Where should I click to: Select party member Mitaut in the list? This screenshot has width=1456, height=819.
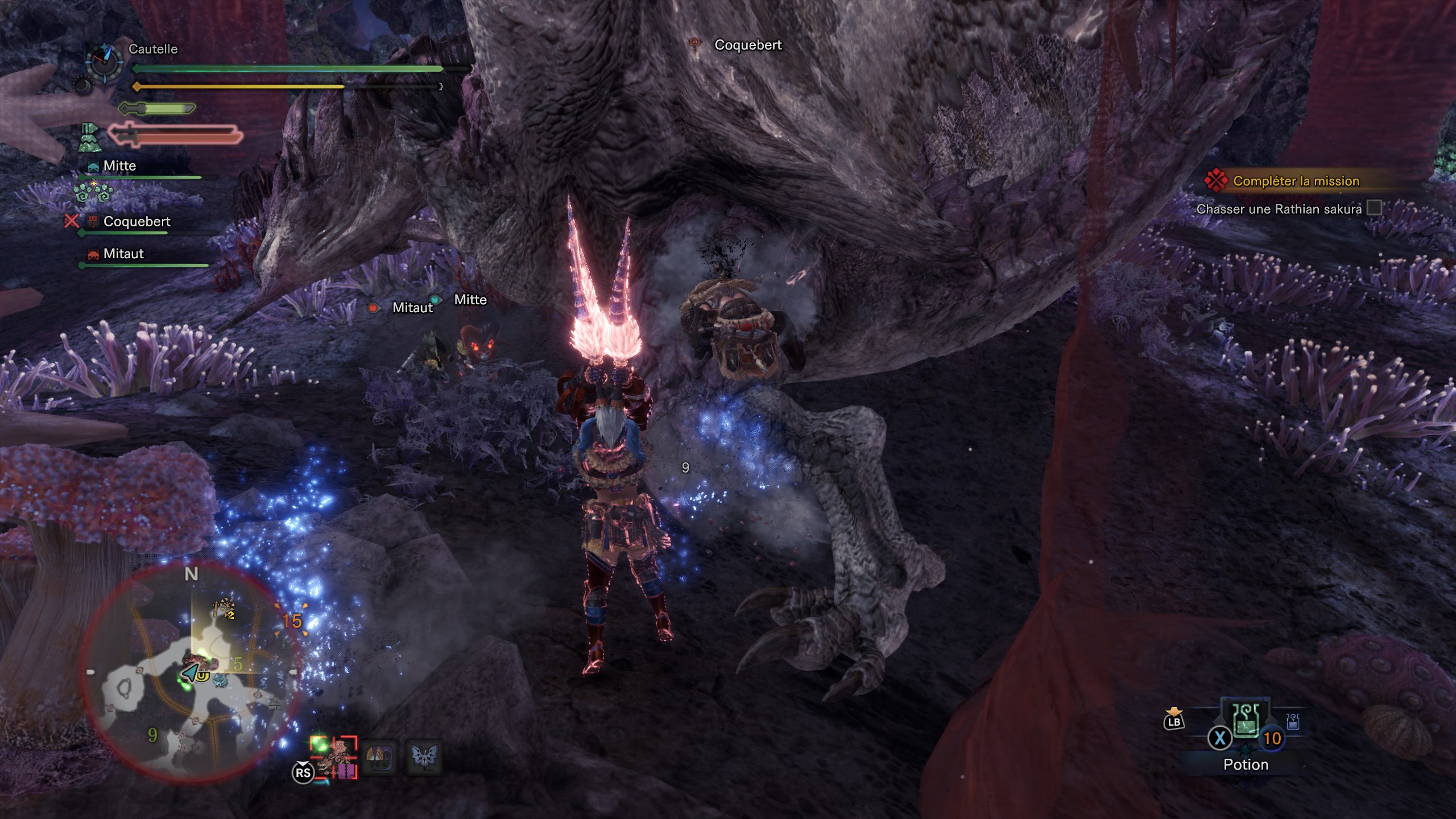tap(123, 254)
